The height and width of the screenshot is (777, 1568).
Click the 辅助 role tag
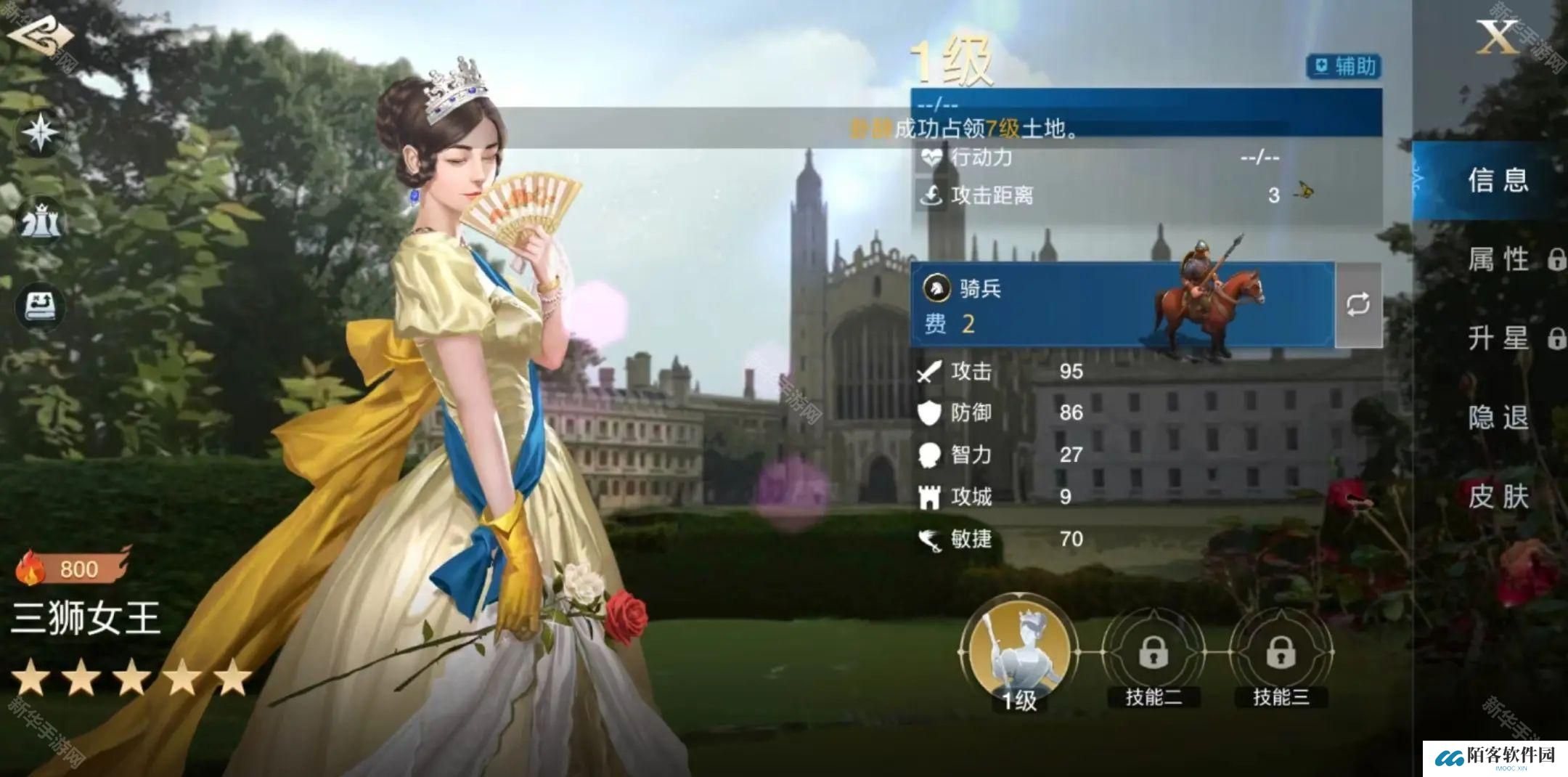pyautogui.click(x=1343, y=67)
